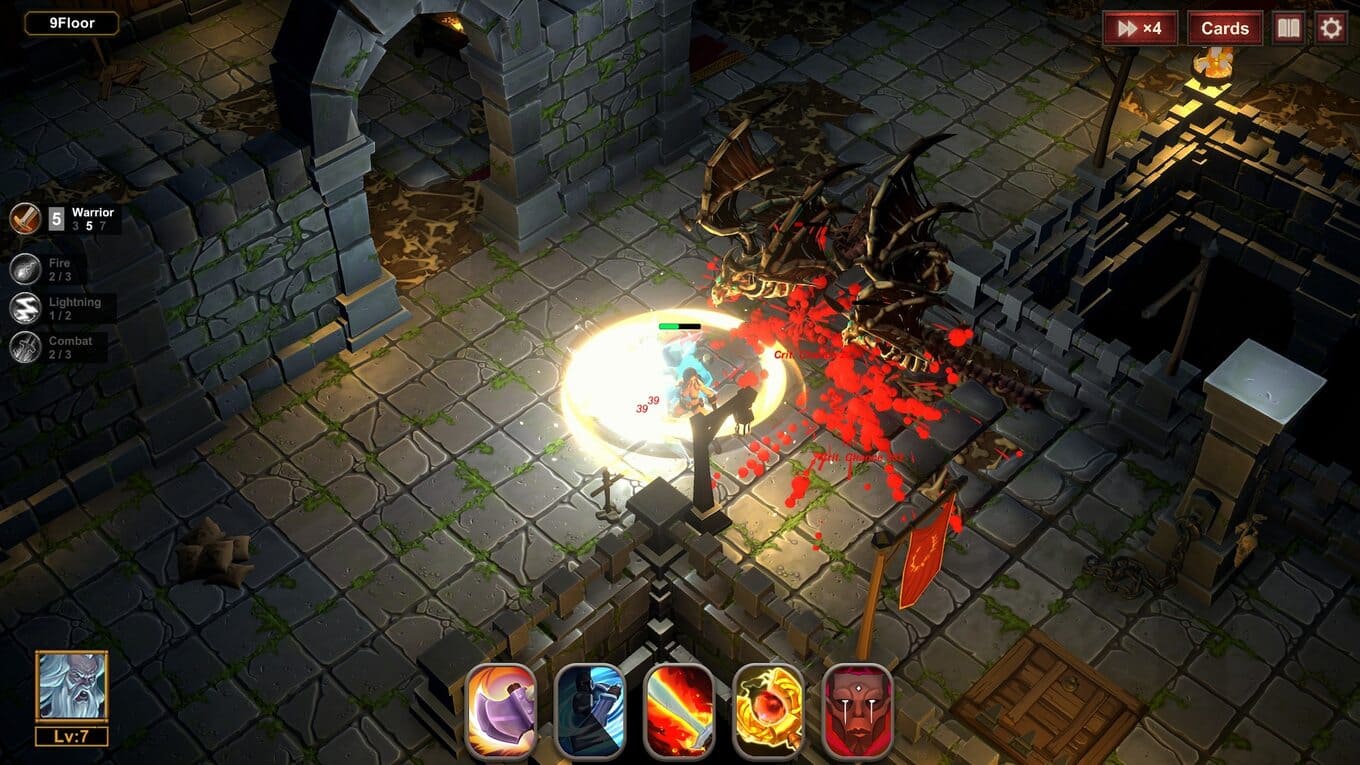Select the Lightning synergy icon

[x=26, y=308]
